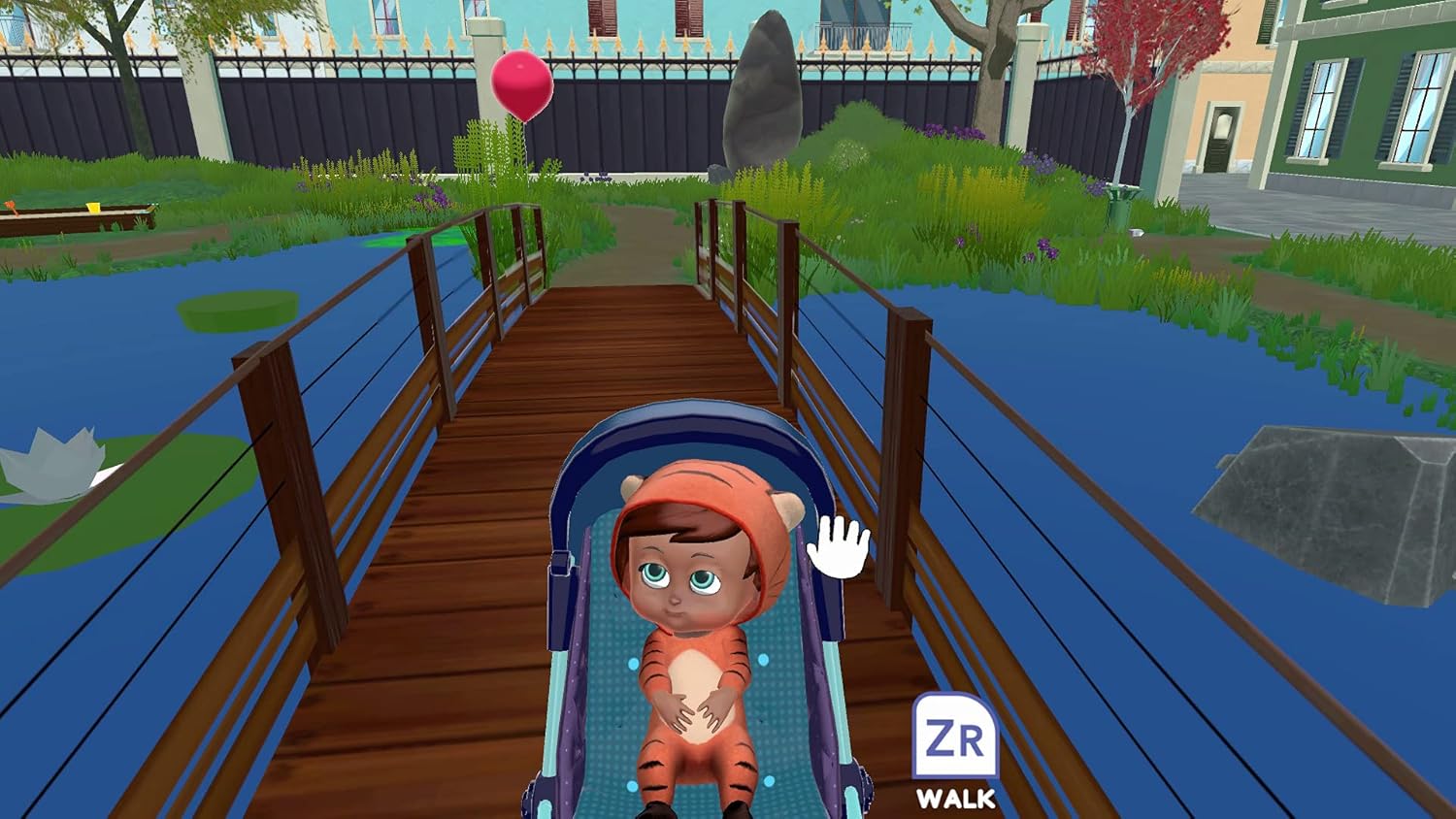Click the red balloon floating above grass

[x=523, y=85]
